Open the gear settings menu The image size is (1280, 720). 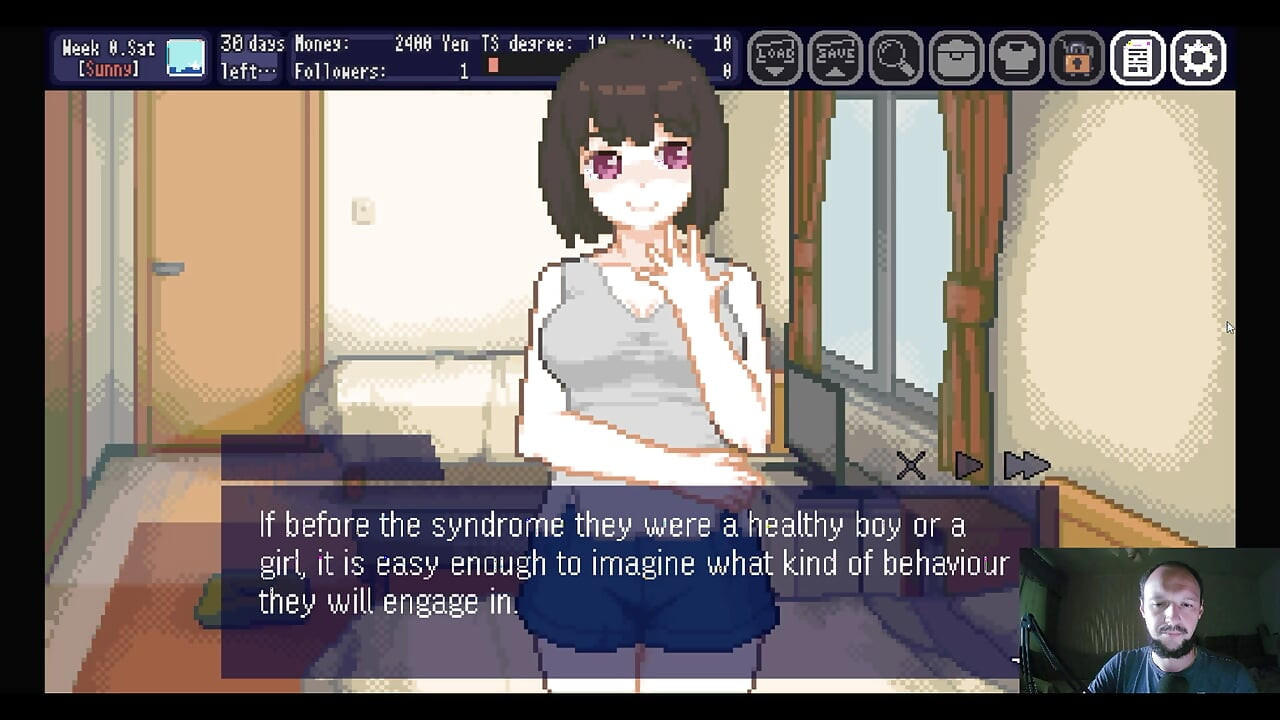pyautogui.click(x=1198, y=58)
